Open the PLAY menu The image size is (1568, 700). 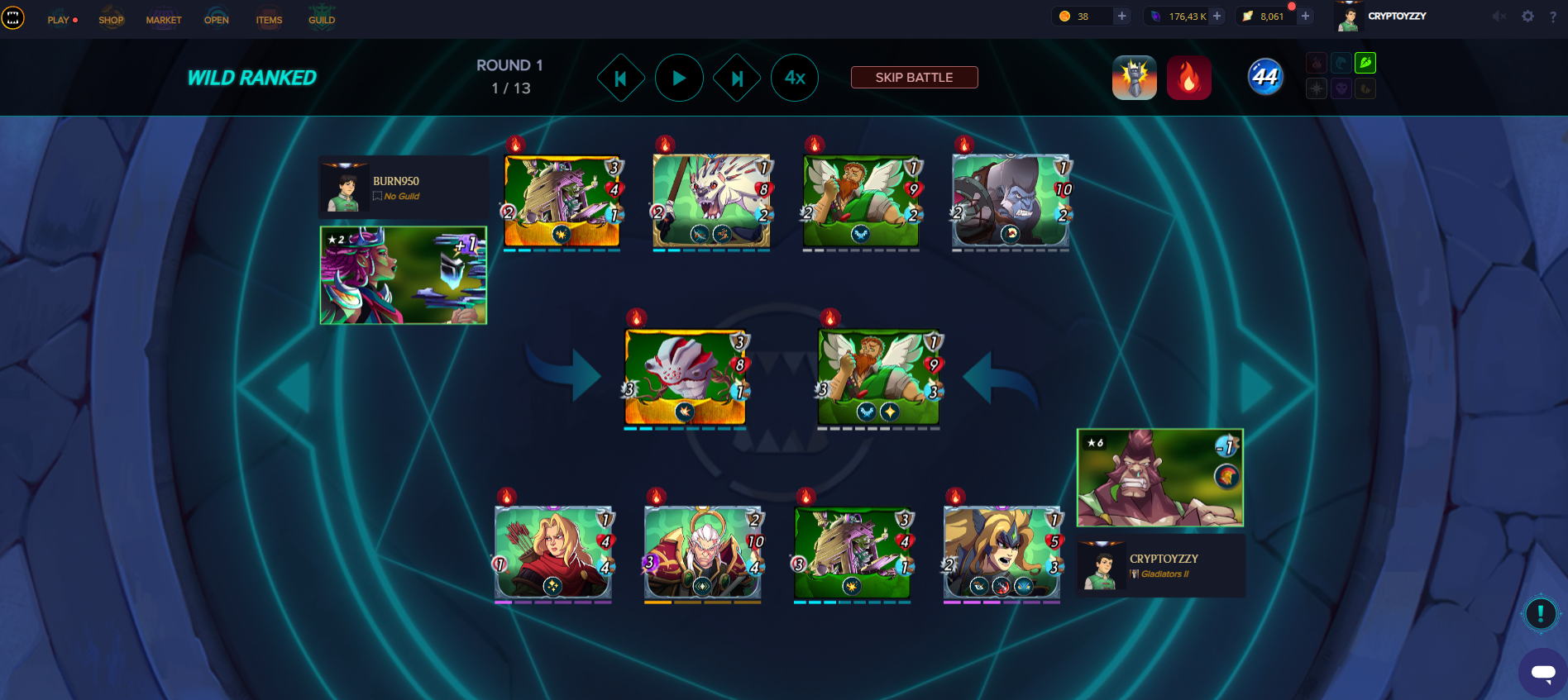[x=60, y=20]
